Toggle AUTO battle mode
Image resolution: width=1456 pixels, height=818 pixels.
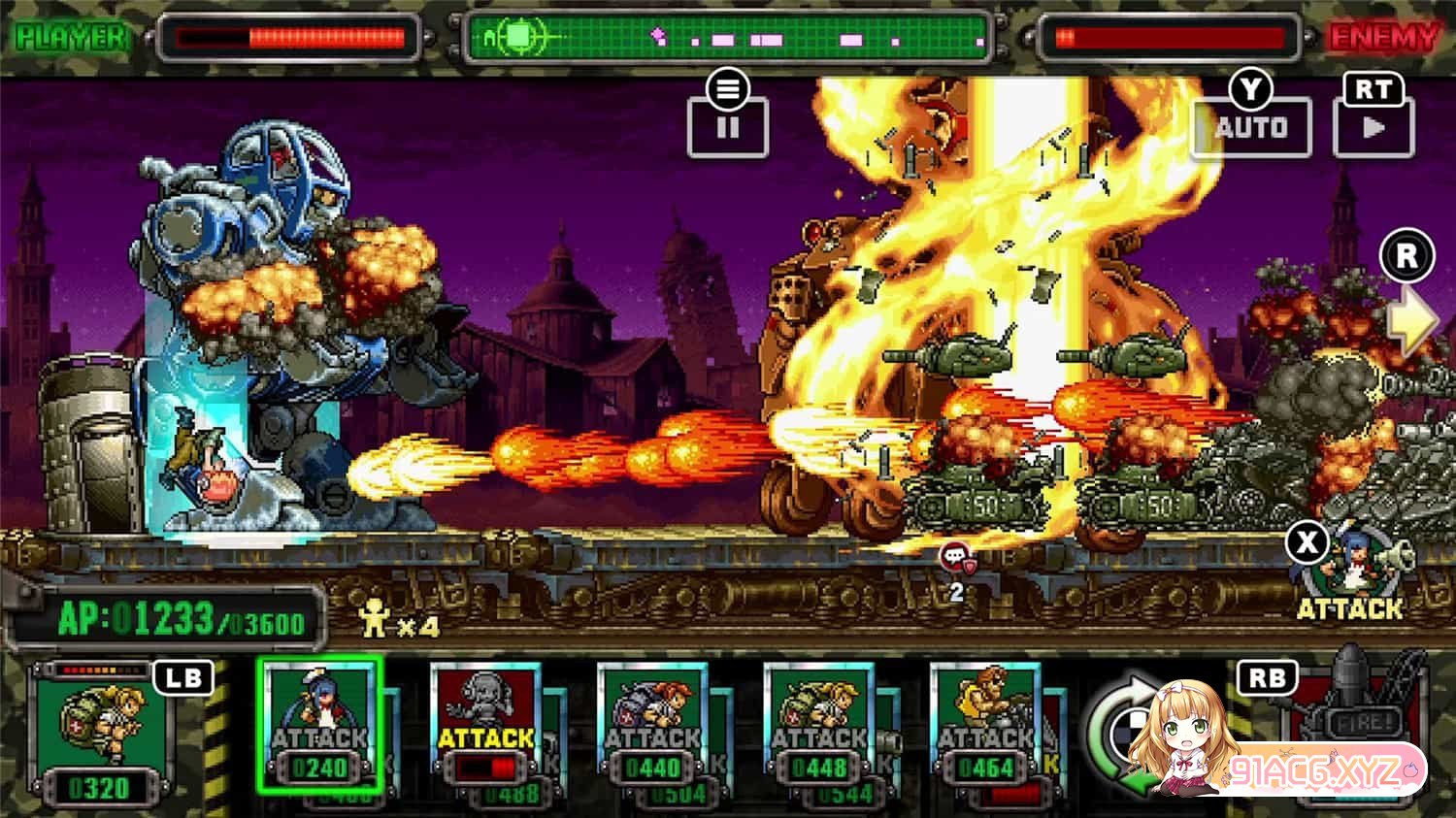tap(1251, 126)
